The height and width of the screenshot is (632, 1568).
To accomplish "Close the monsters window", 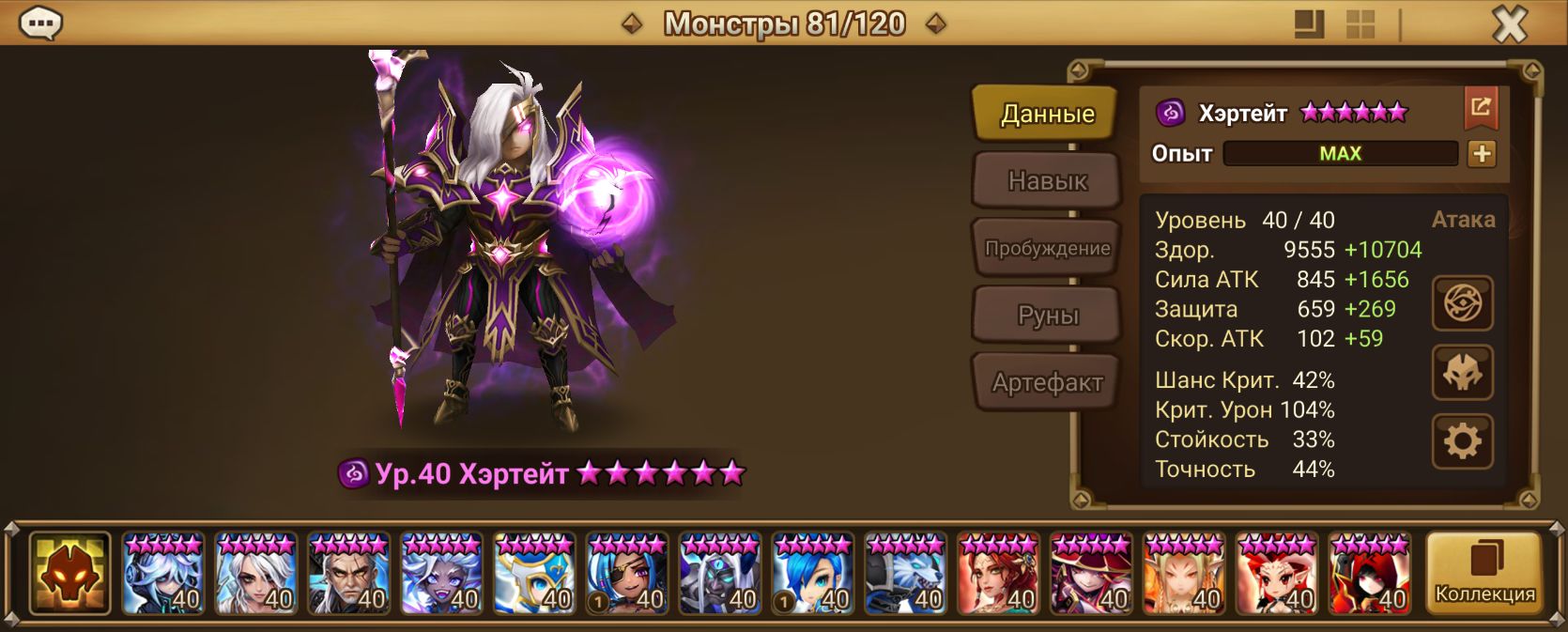I will (1509, 23).
